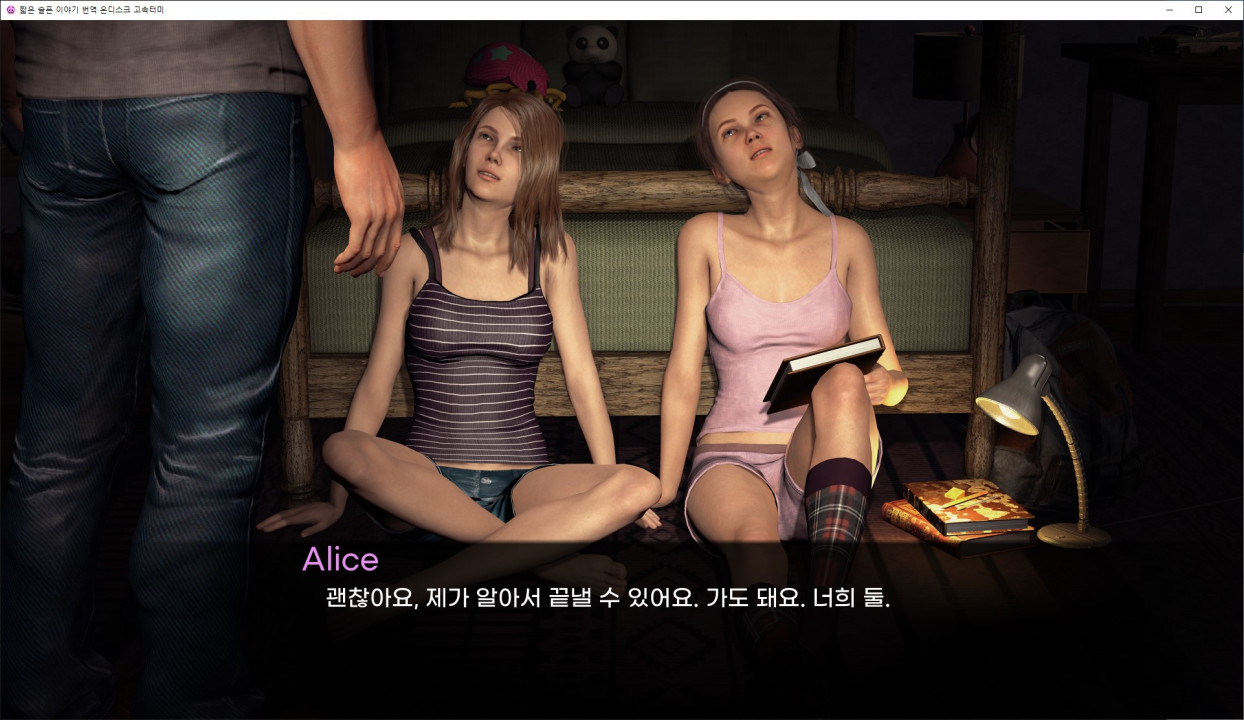
Task: Click Alice's dialogue box to continue
Action: click(x=606, y=599)
